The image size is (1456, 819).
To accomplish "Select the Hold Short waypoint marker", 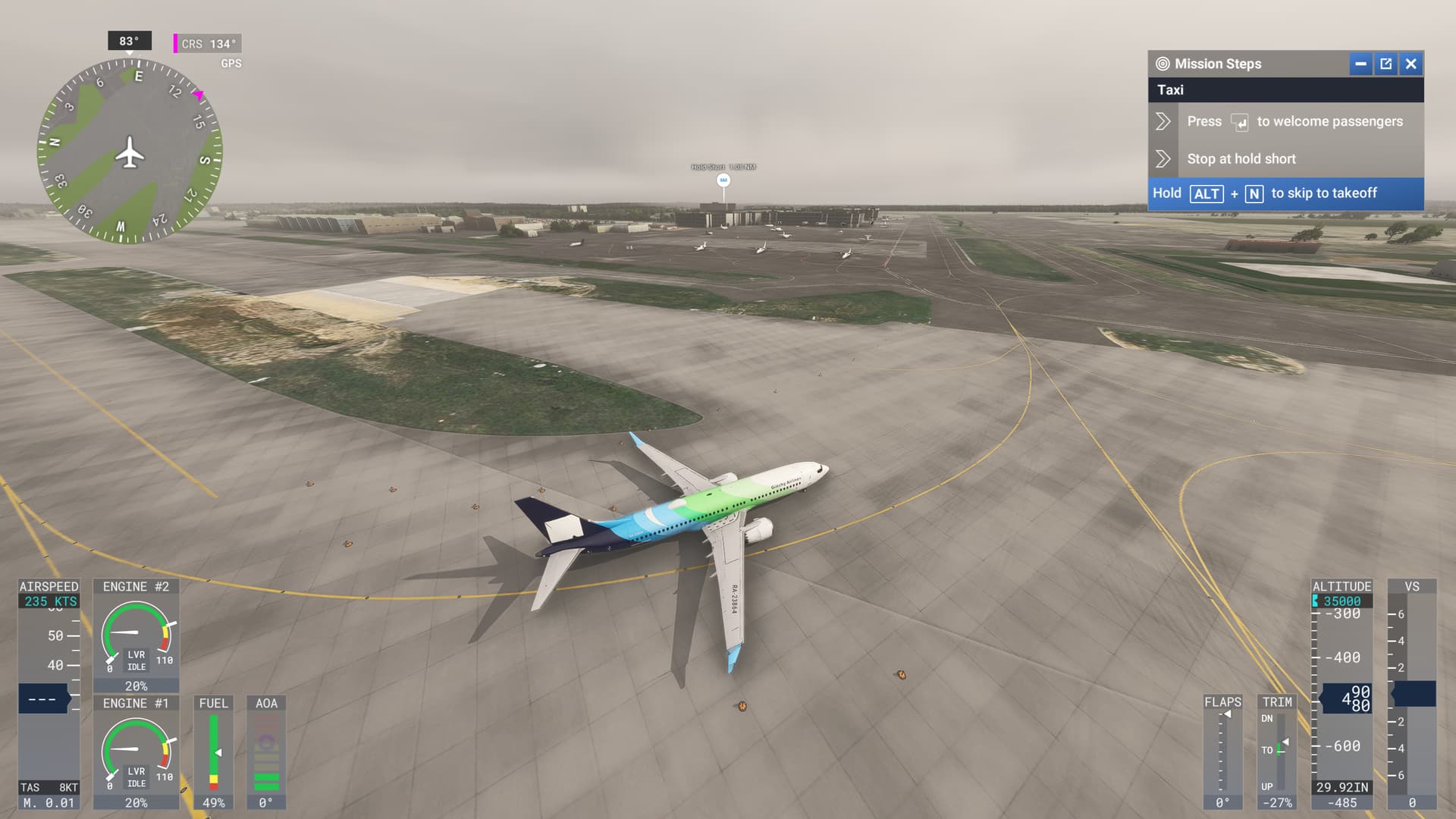I will tap(724, 180).
